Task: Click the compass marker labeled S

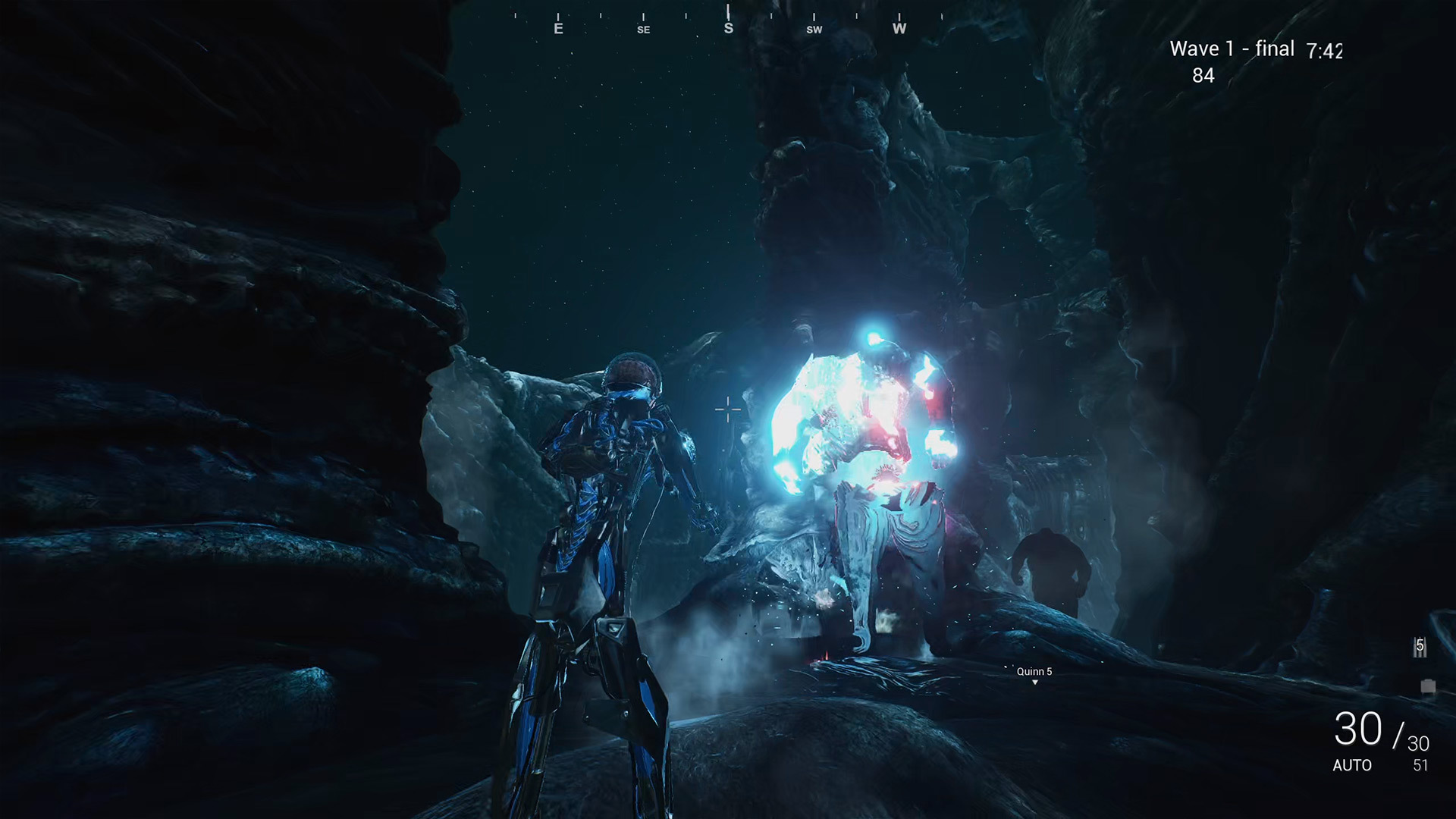Action: [729, 29]
